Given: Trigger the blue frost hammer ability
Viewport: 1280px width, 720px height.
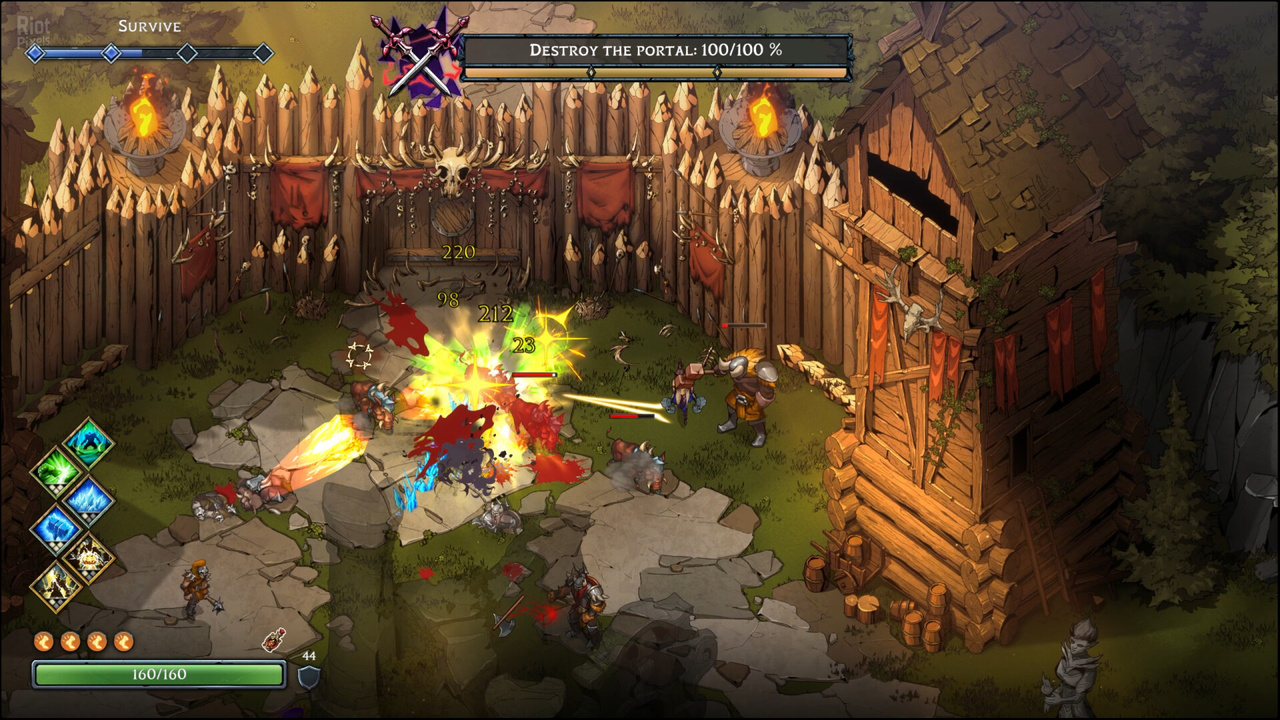Looking at the screenshot, I should (x=56, y=528).
